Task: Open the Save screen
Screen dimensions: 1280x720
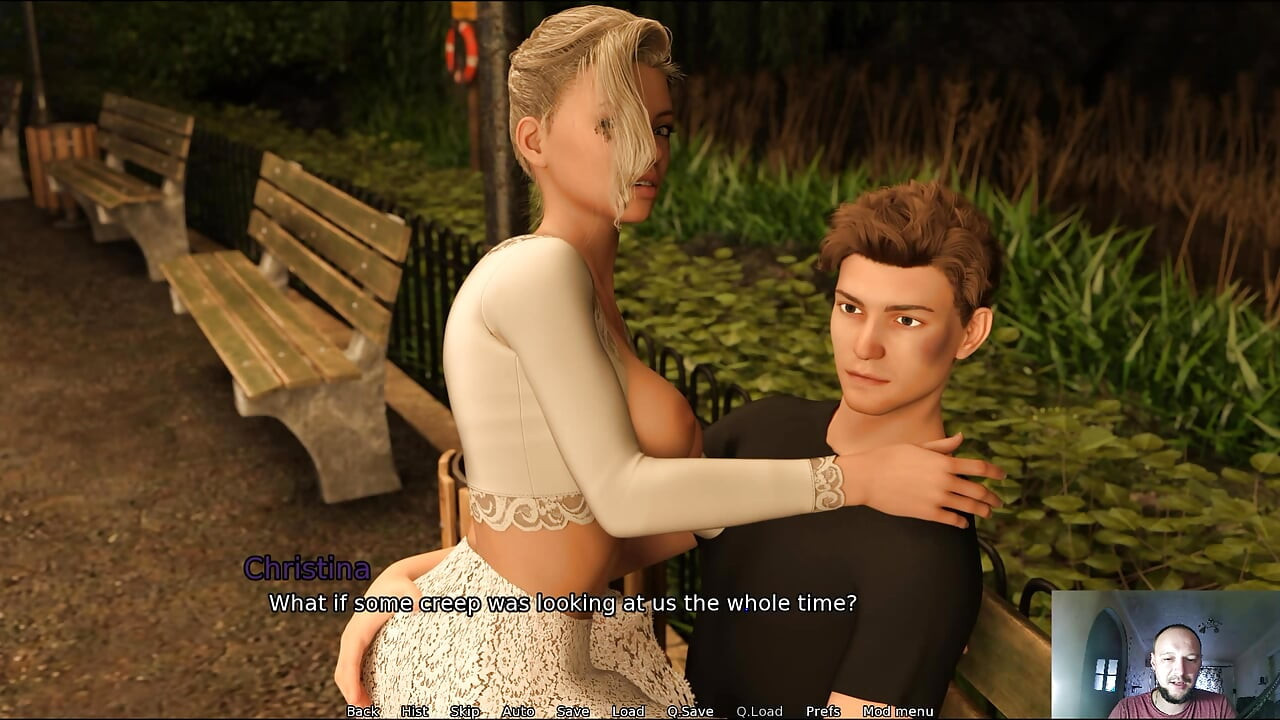Action: (573, 711)
